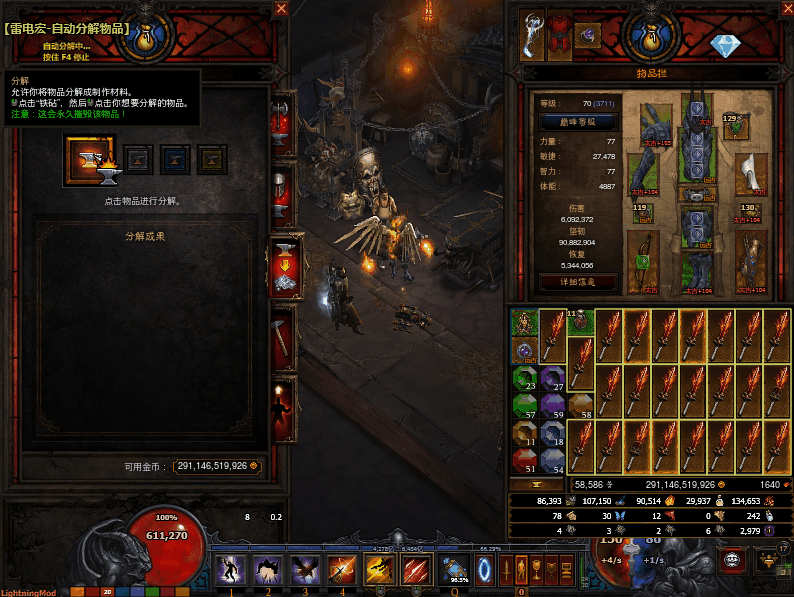The width and height of the screenshot is (794, 597).
Task: Salvage all magic items with the blue anvil
Action: [x=175, y=159]
